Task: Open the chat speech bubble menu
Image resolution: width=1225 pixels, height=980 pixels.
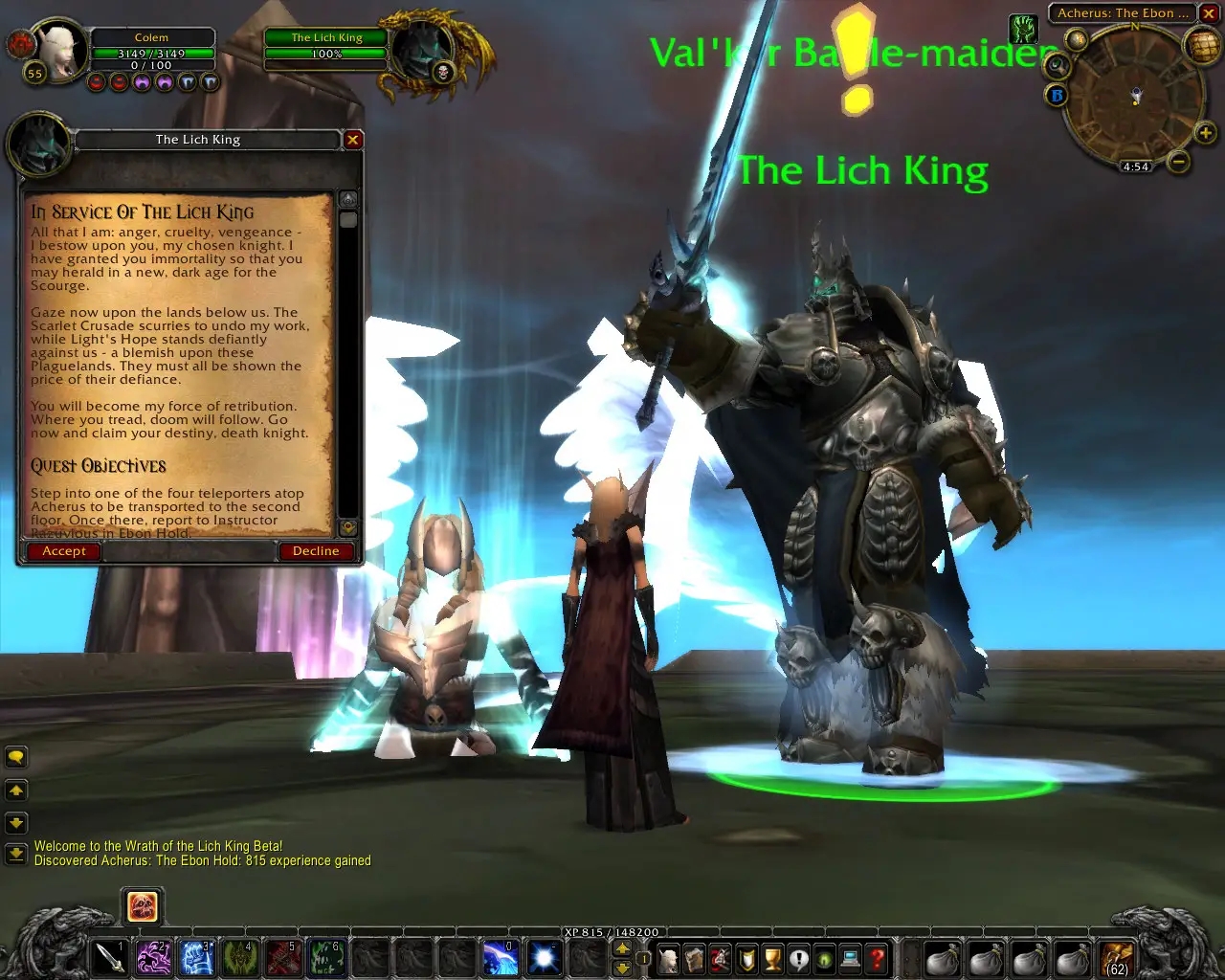Action: [x=16, y=758]
